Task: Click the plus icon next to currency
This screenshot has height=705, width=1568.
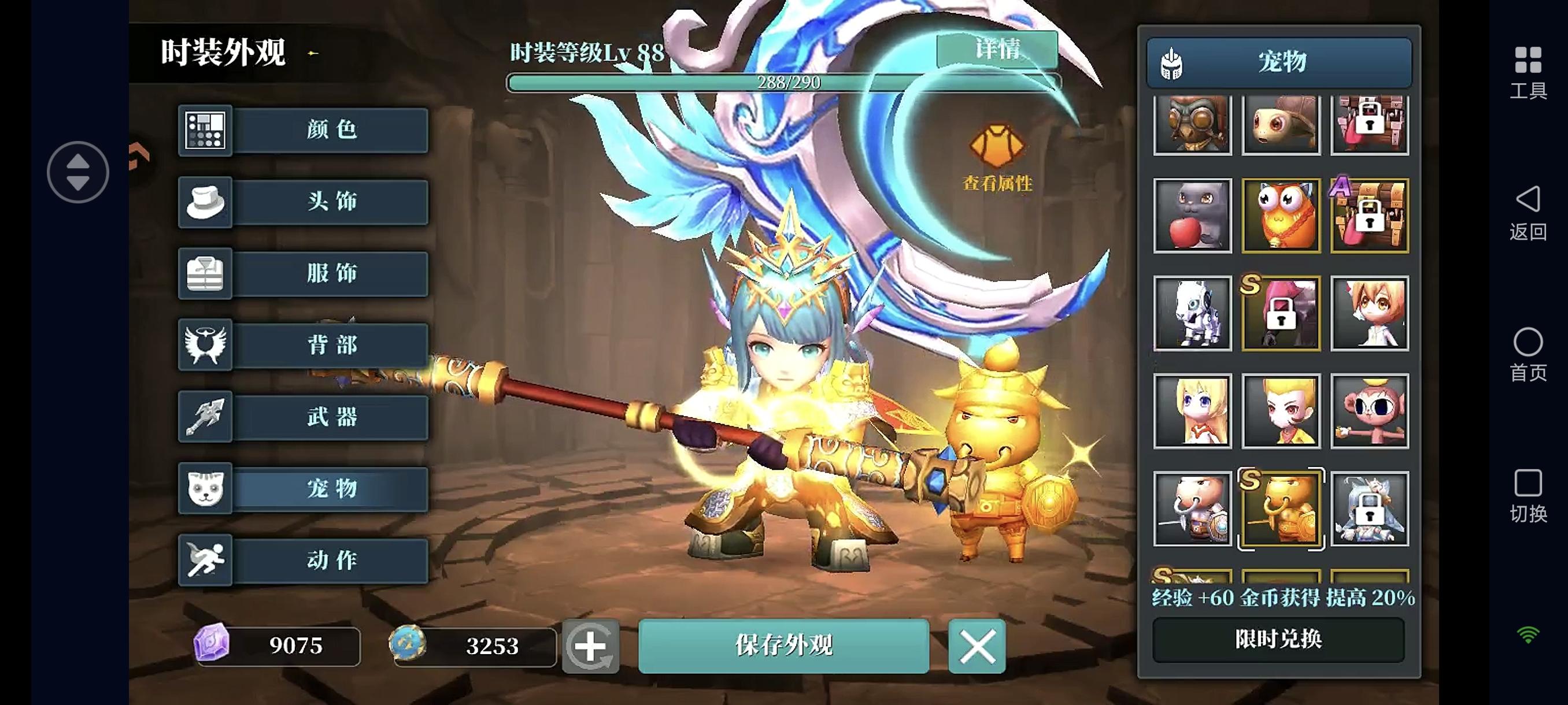Action: coord(591,648)
